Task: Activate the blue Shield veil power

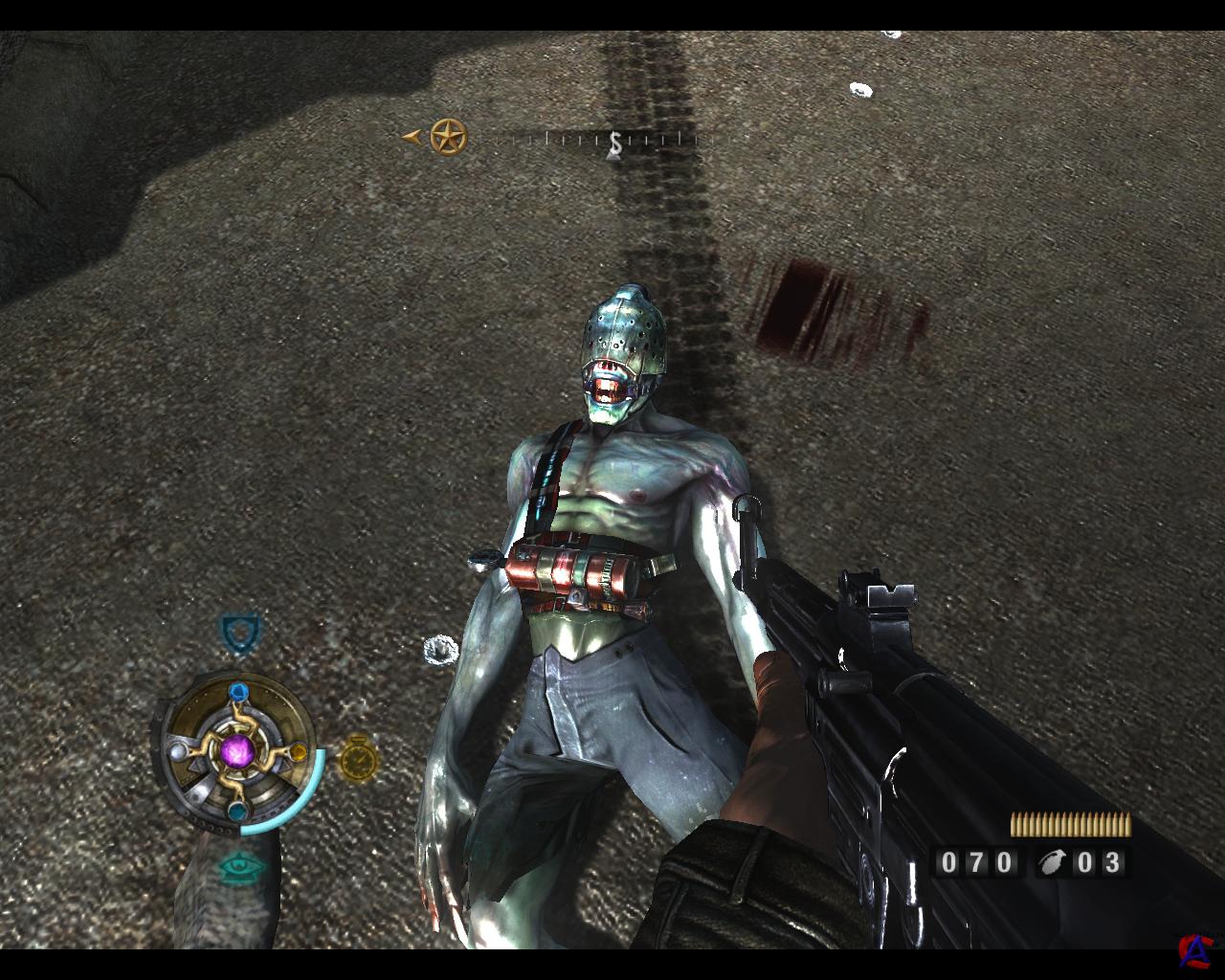Action: tap(239, 633)
